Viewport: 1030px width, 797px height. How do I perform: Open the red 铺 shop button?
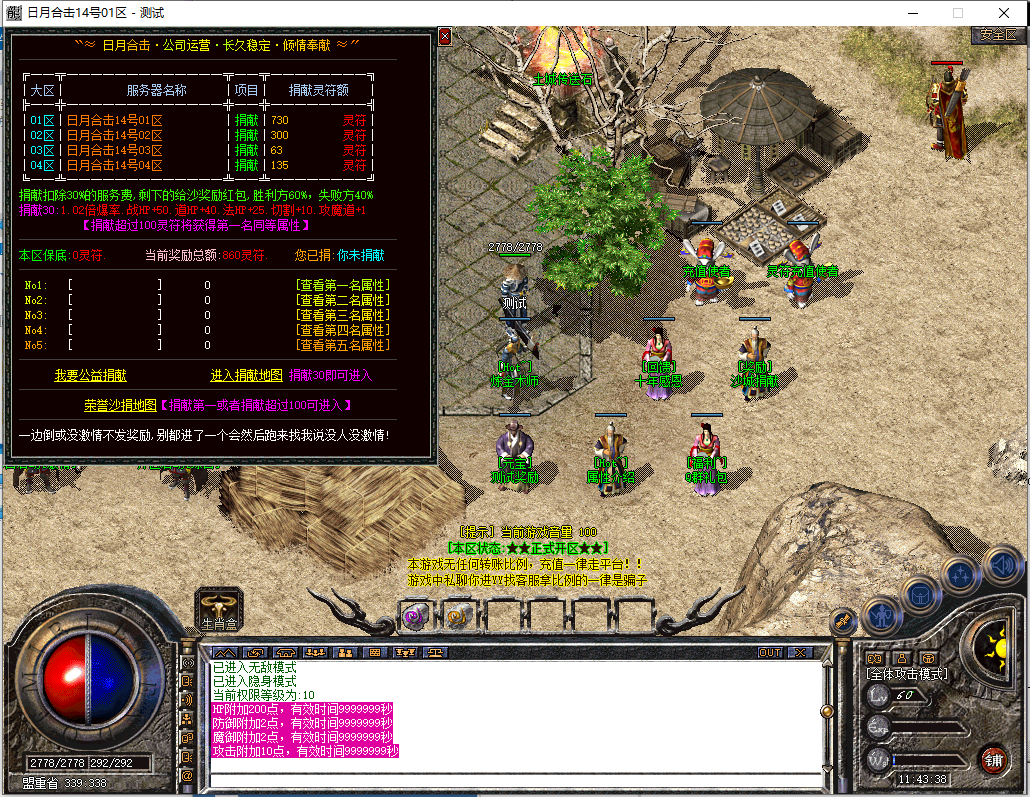click(993, 759)
